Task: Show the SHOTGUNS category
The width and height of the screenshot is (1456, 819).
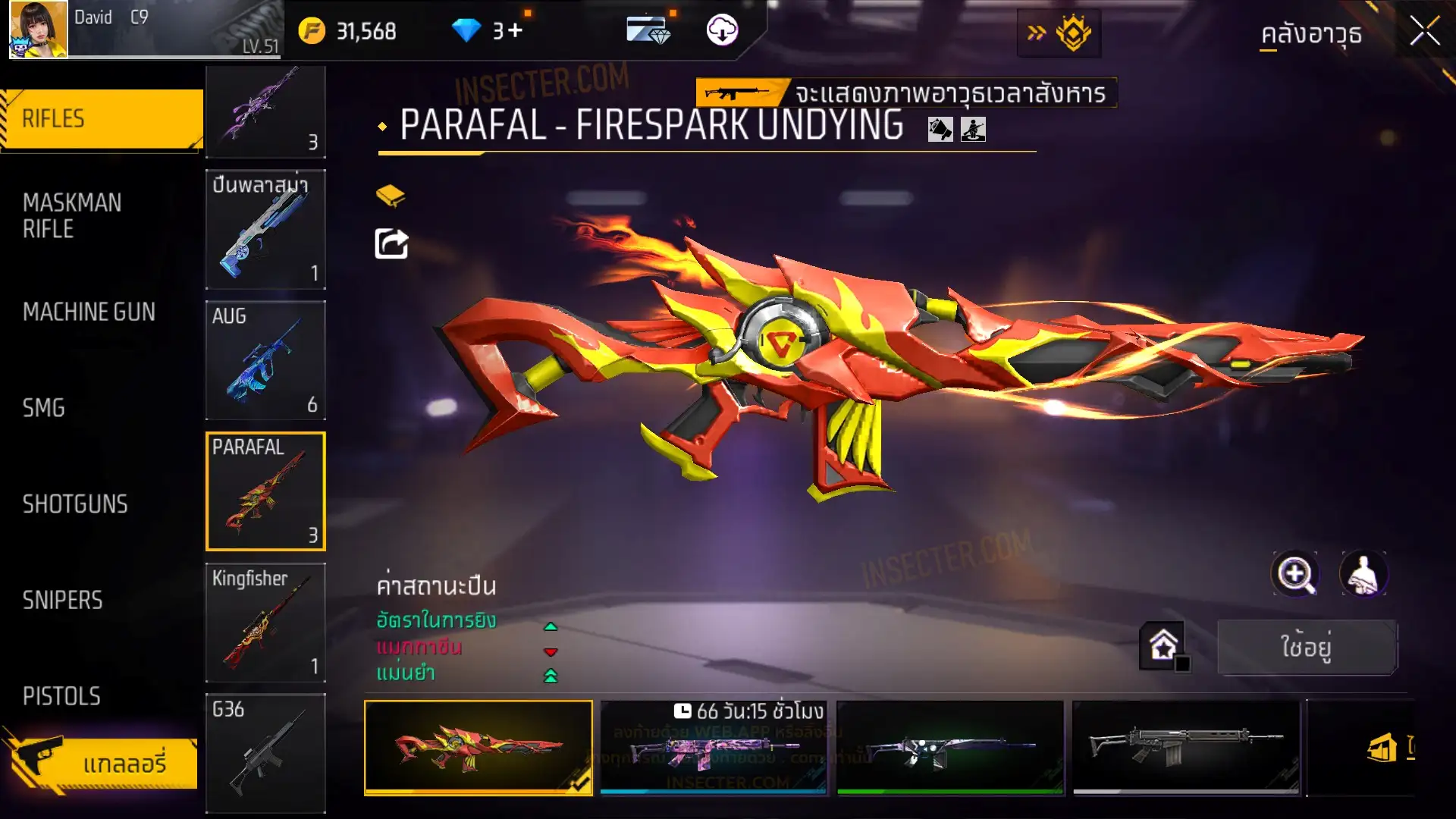Action: click(x=75, y=504)
